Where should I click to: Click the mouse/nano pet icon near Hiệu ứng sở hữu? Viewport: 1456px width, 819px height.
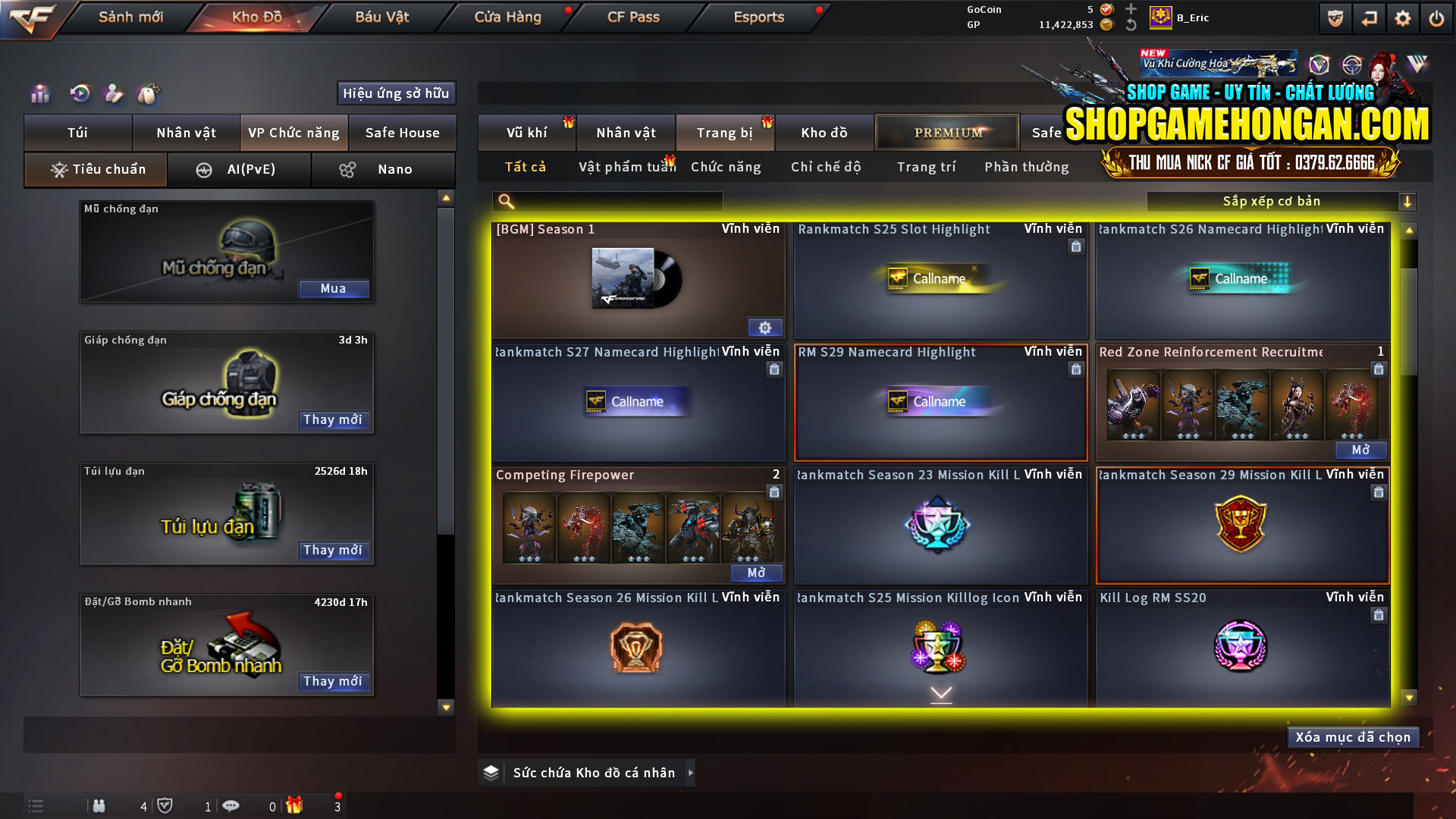(149, 94)
